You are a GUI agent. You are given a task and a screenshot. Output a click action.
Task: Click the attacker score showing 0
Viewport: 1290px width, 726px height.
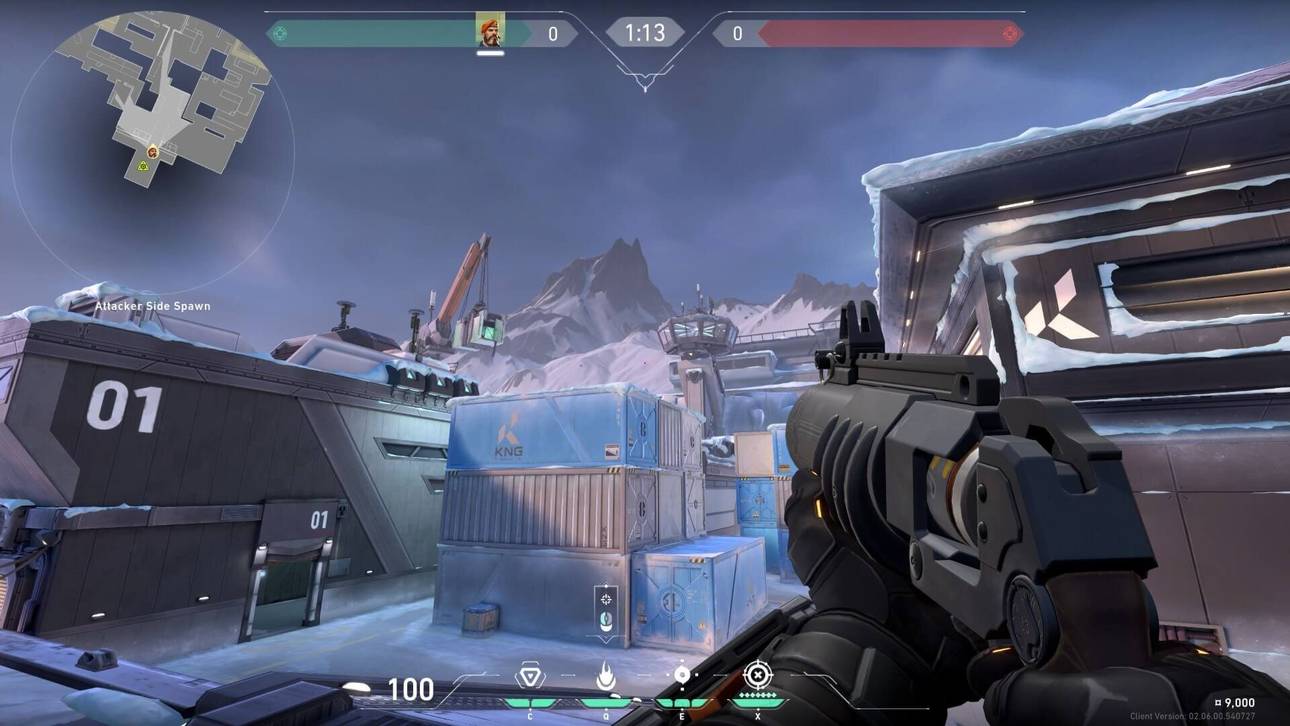click(555, 32)
